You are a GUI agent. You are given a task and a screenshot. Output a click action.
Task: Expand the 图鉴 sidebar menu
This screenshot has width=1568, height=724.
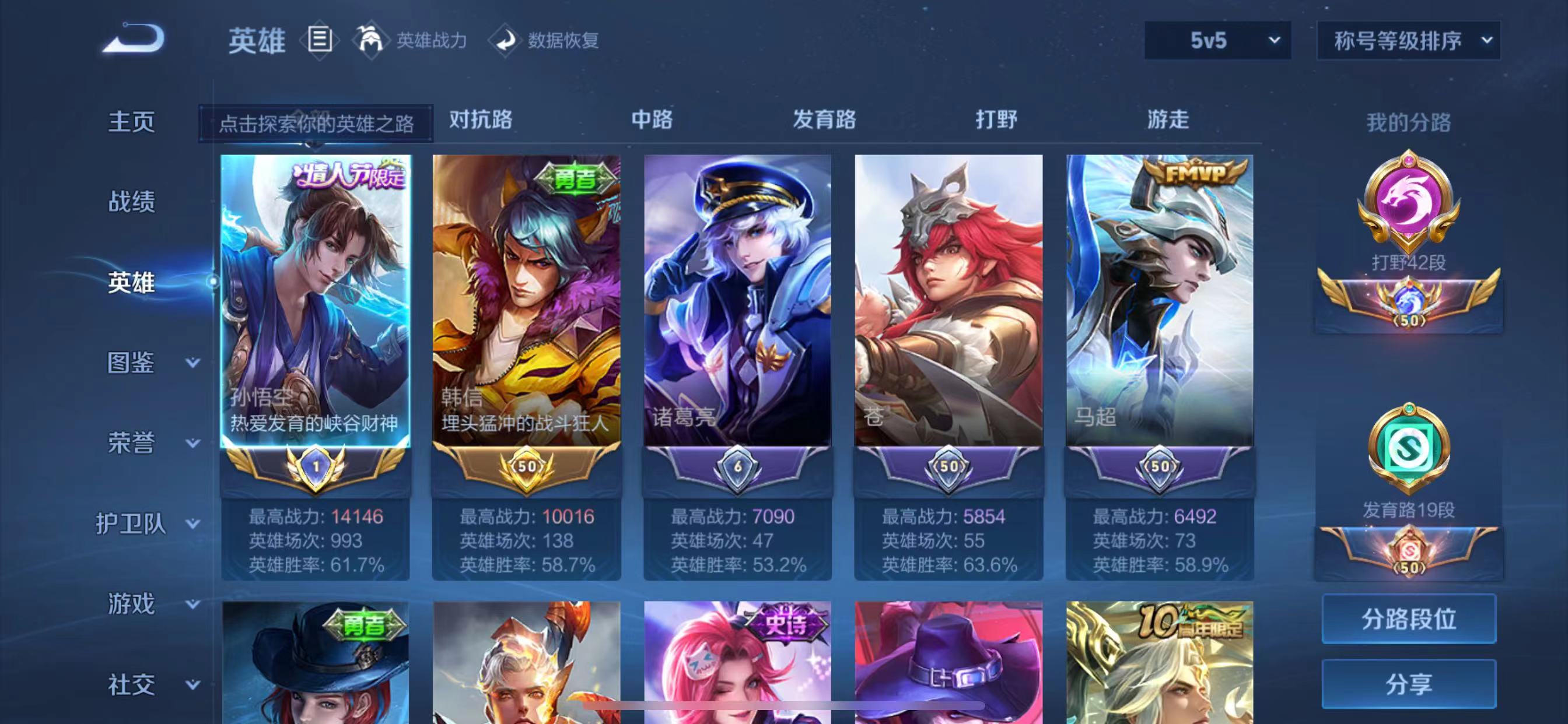(x=131, y=363)
